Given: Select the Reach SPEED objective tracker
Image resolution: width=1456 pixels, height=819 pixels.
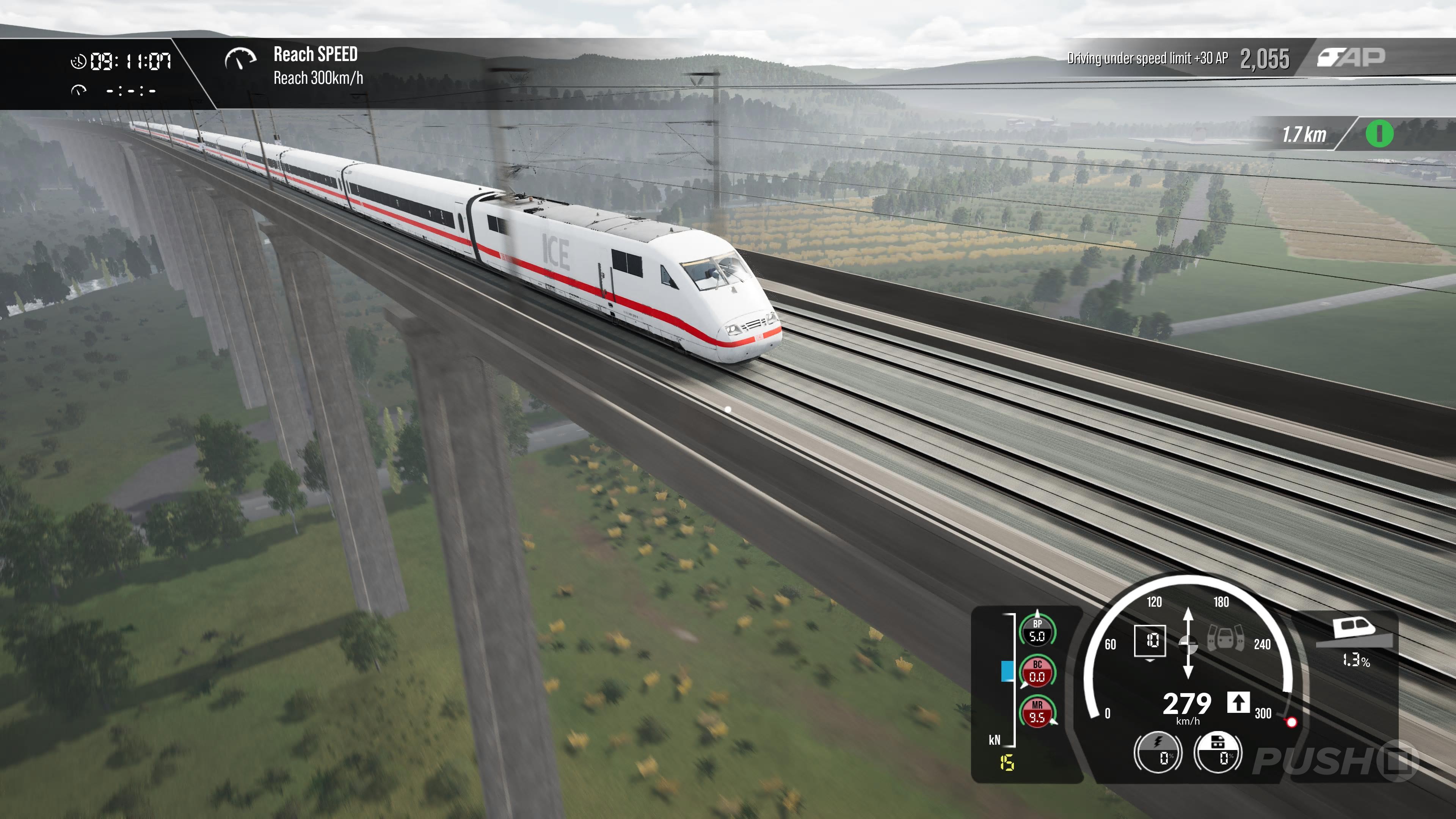Looking at the screenshot, I should point(294,66).
